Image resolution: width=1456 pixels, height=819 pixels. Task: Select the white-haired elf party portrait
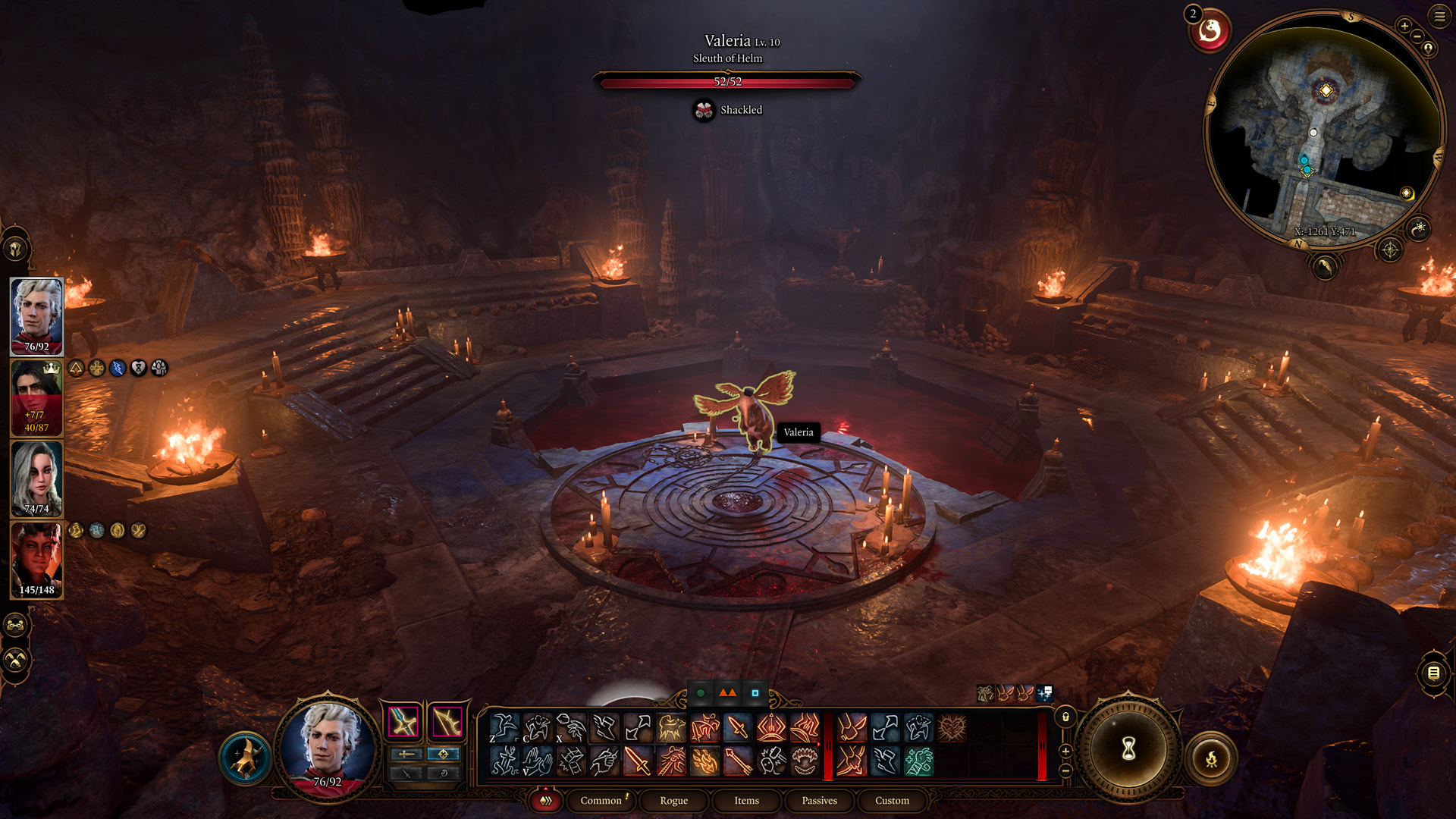36,316
